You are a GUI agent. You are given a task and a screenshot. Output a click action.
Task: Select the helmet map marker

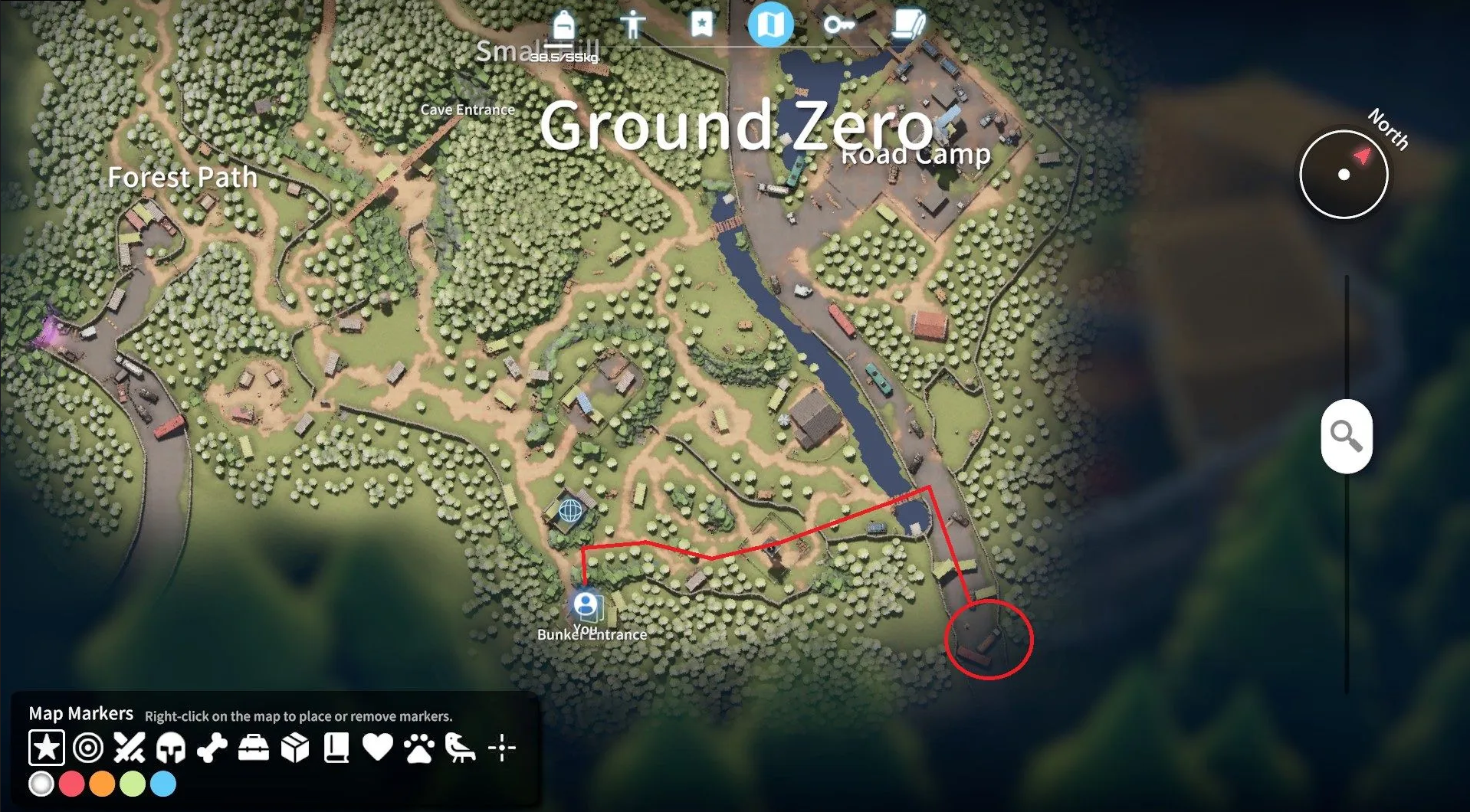click(171, 748)
